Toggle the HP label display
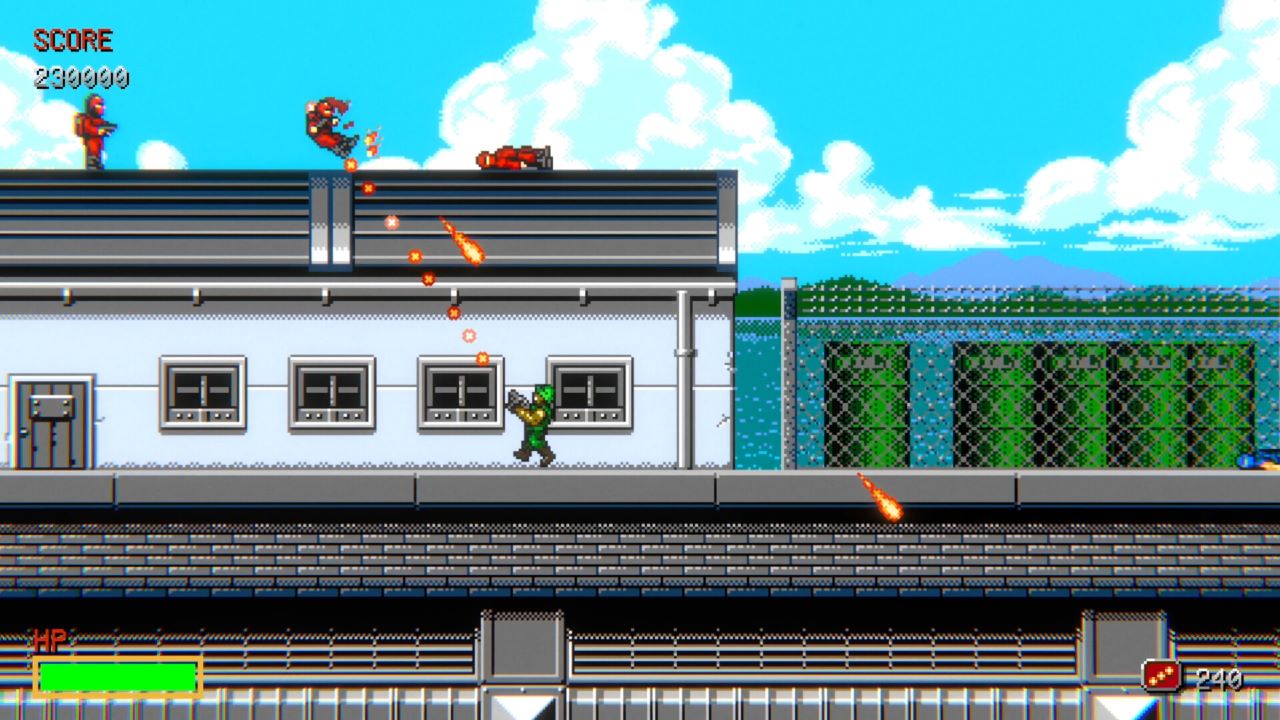Image resolution: width=1280 pixels, height=720 pixels. coord(52,637)
